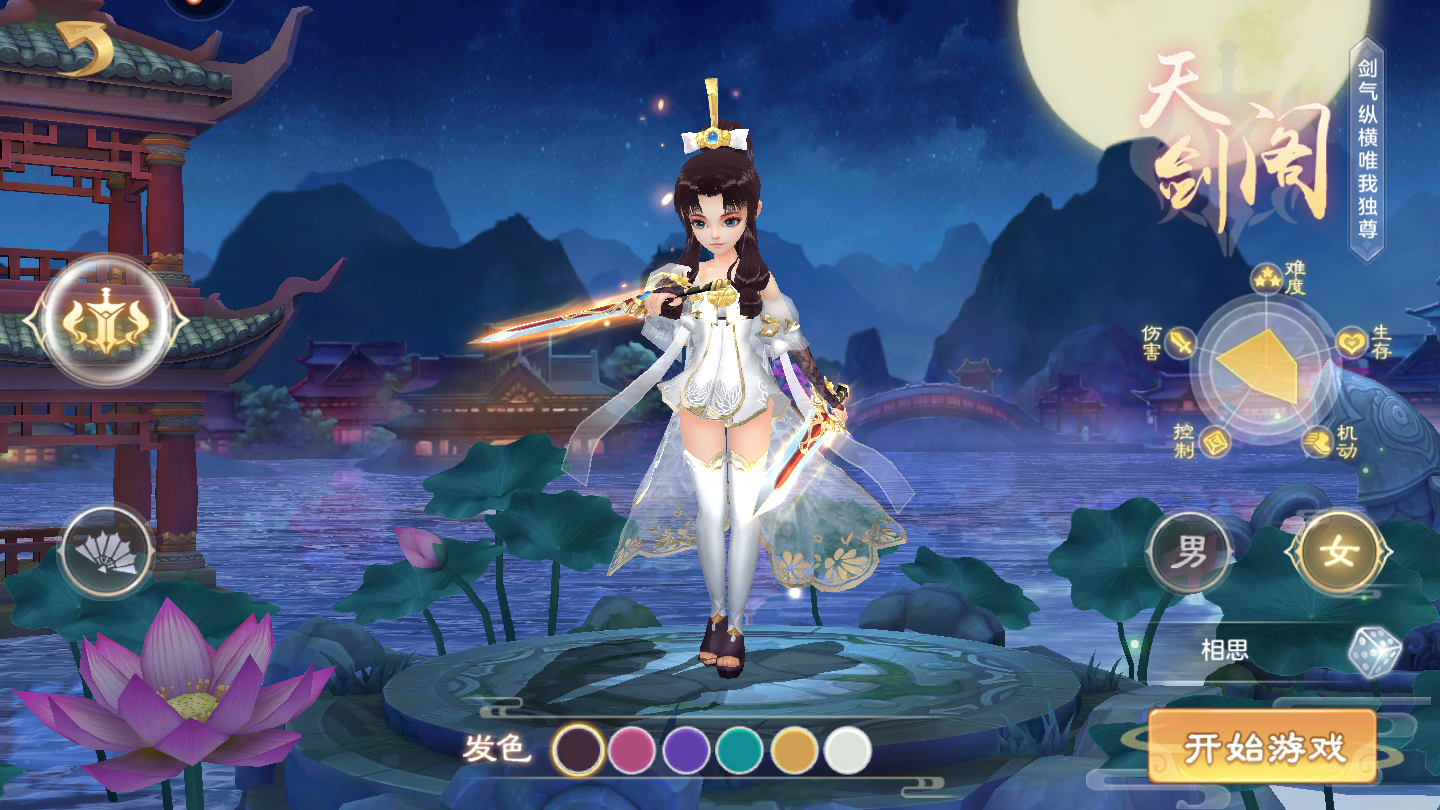Roll the dice for a random name

pos(1372,650)
